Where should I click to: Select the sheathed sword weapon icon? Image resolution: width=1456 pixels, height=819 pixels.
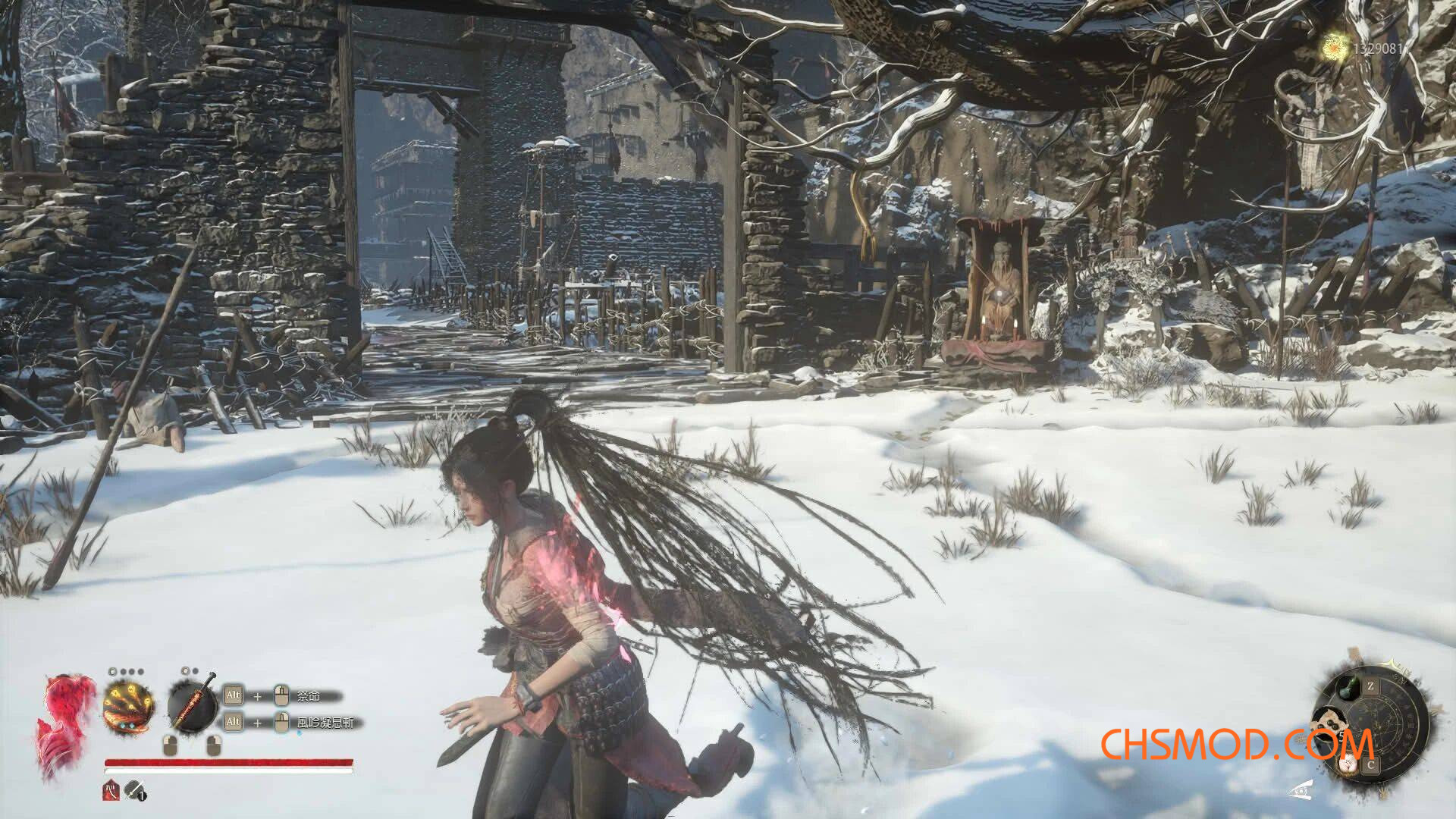[193, 704]
